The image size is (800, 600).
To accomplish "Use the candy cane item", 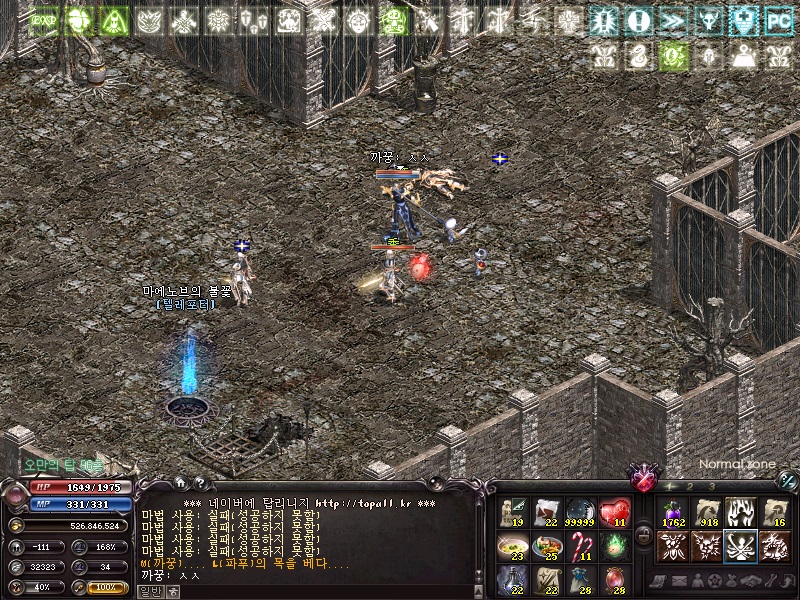I will tap(581, 545).
